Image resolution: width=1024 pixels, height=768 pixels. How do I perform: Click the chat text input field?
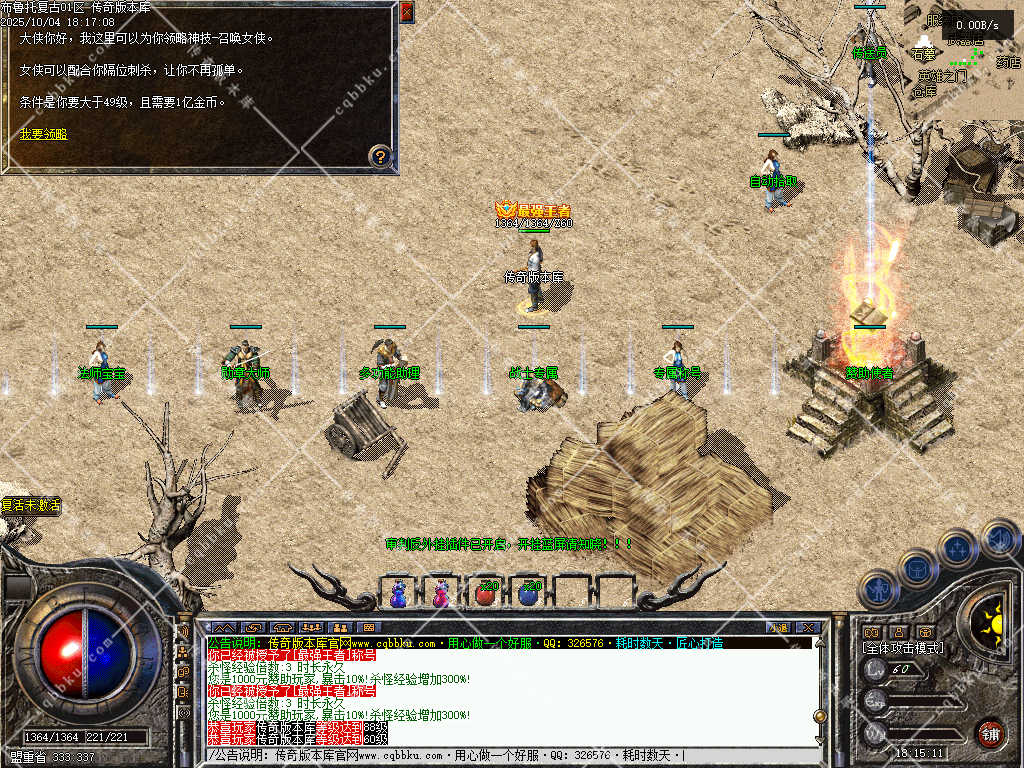pos(510,755)
